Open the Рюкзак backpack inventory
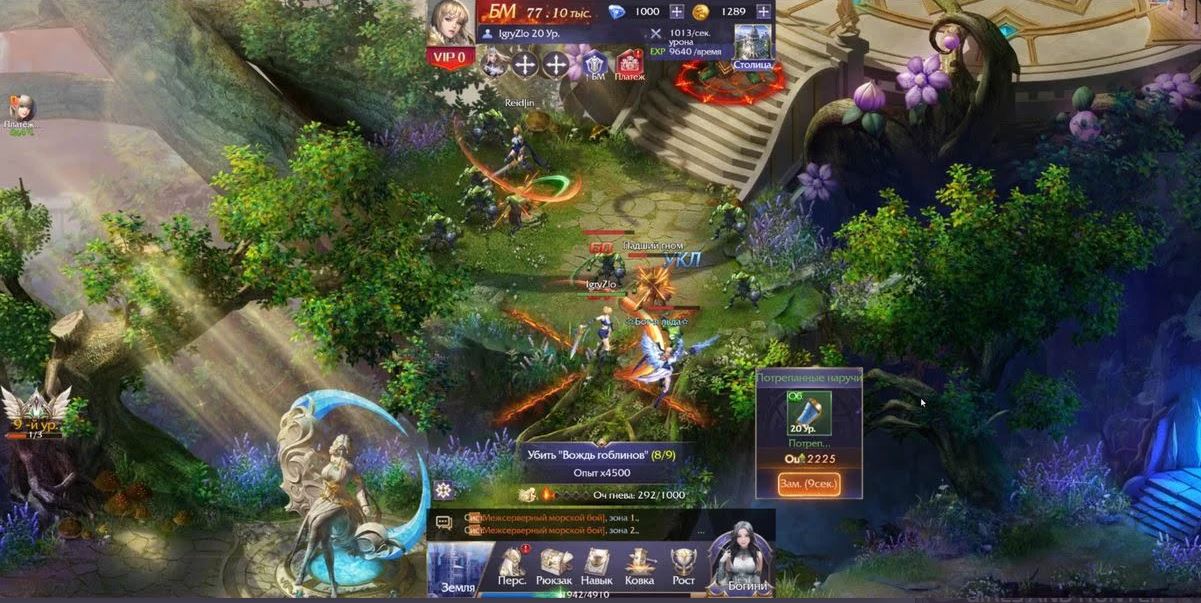 click(x=556, y=568)
